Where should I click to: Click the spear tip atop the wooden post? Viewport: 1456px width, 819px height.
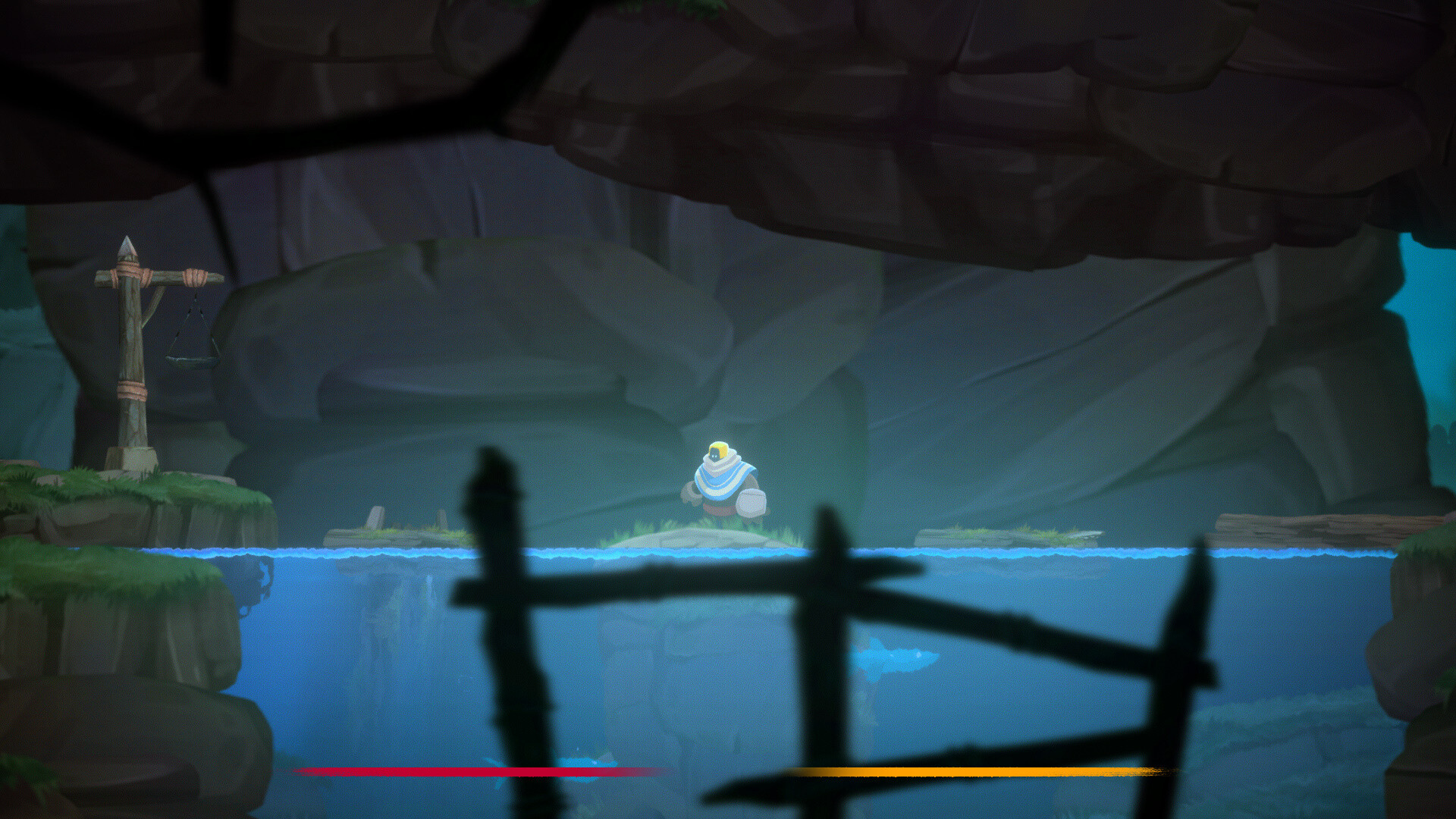point(129,246)
